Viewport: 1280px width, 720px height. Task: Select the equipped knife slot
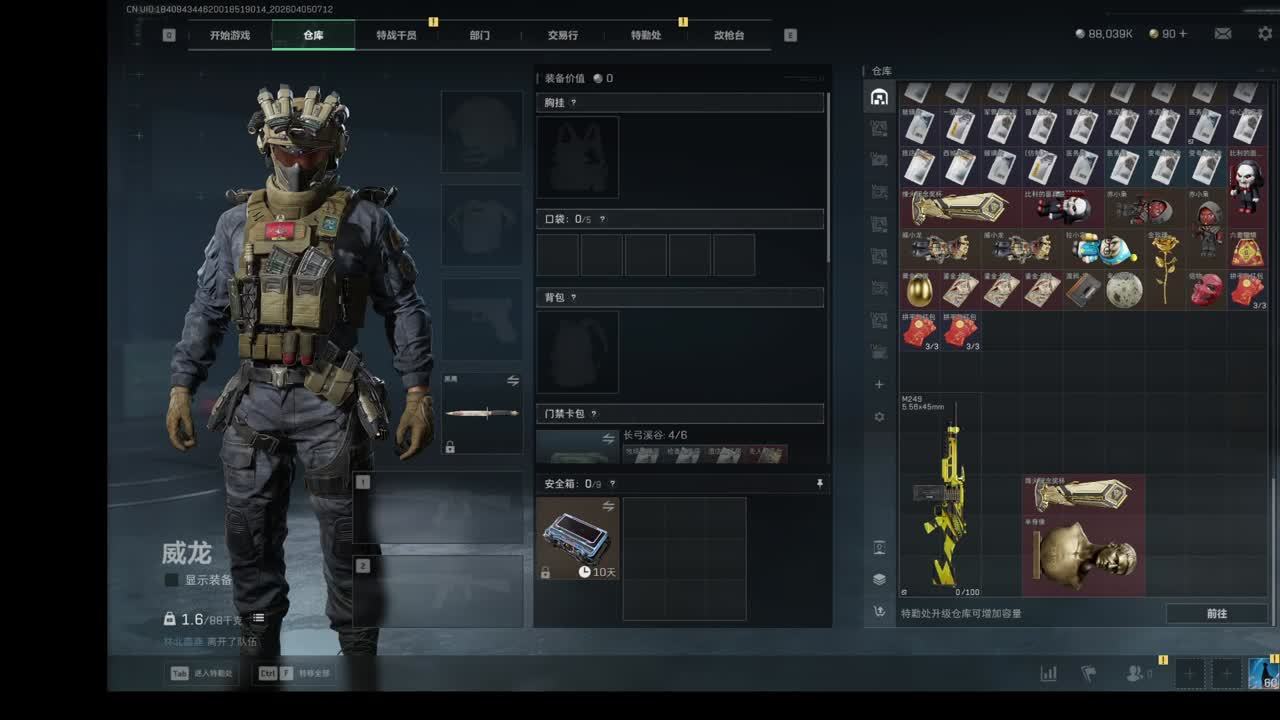click(482, 413)
